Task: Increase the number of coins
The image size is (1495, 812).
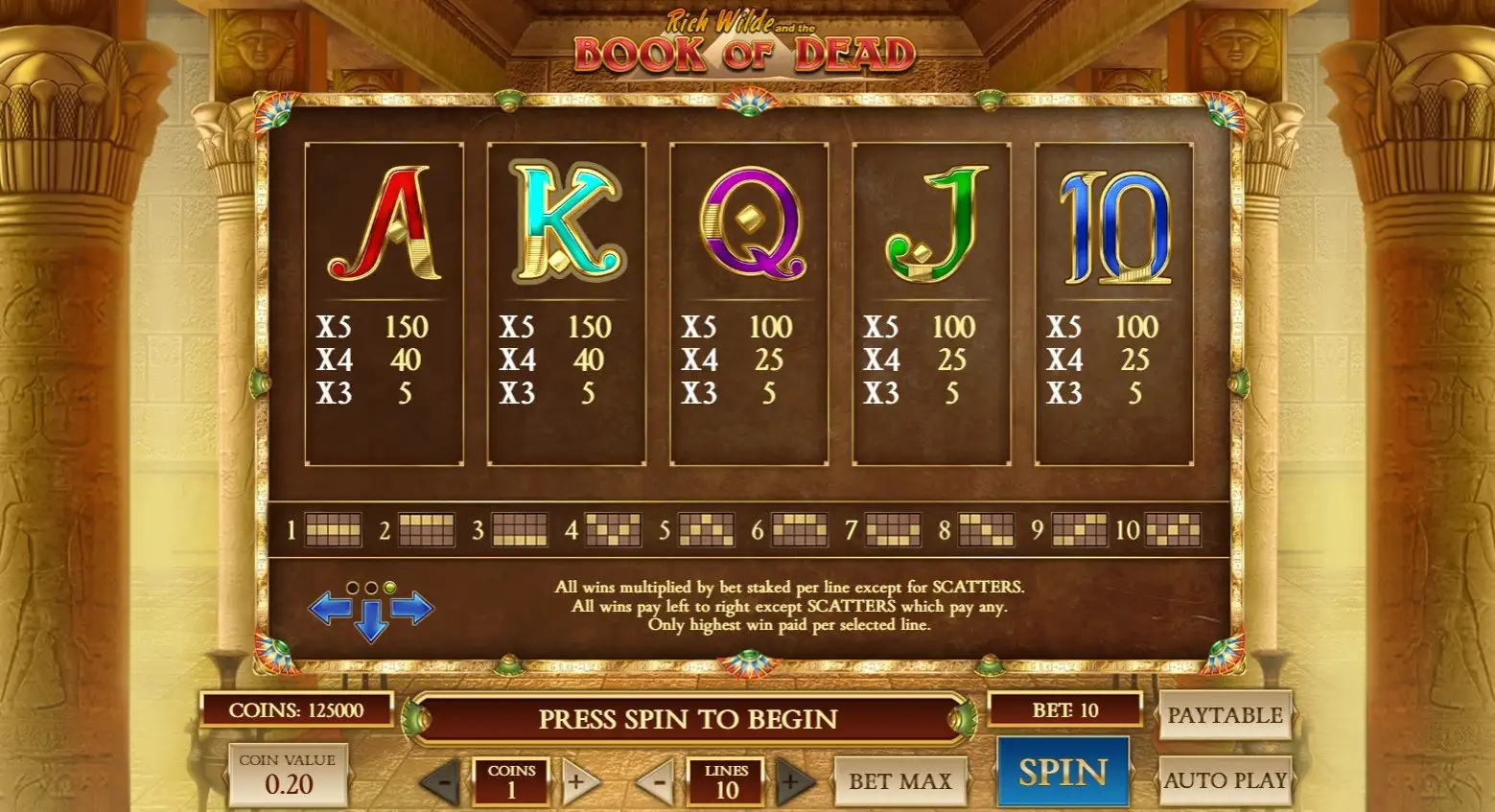Action: 576,782
